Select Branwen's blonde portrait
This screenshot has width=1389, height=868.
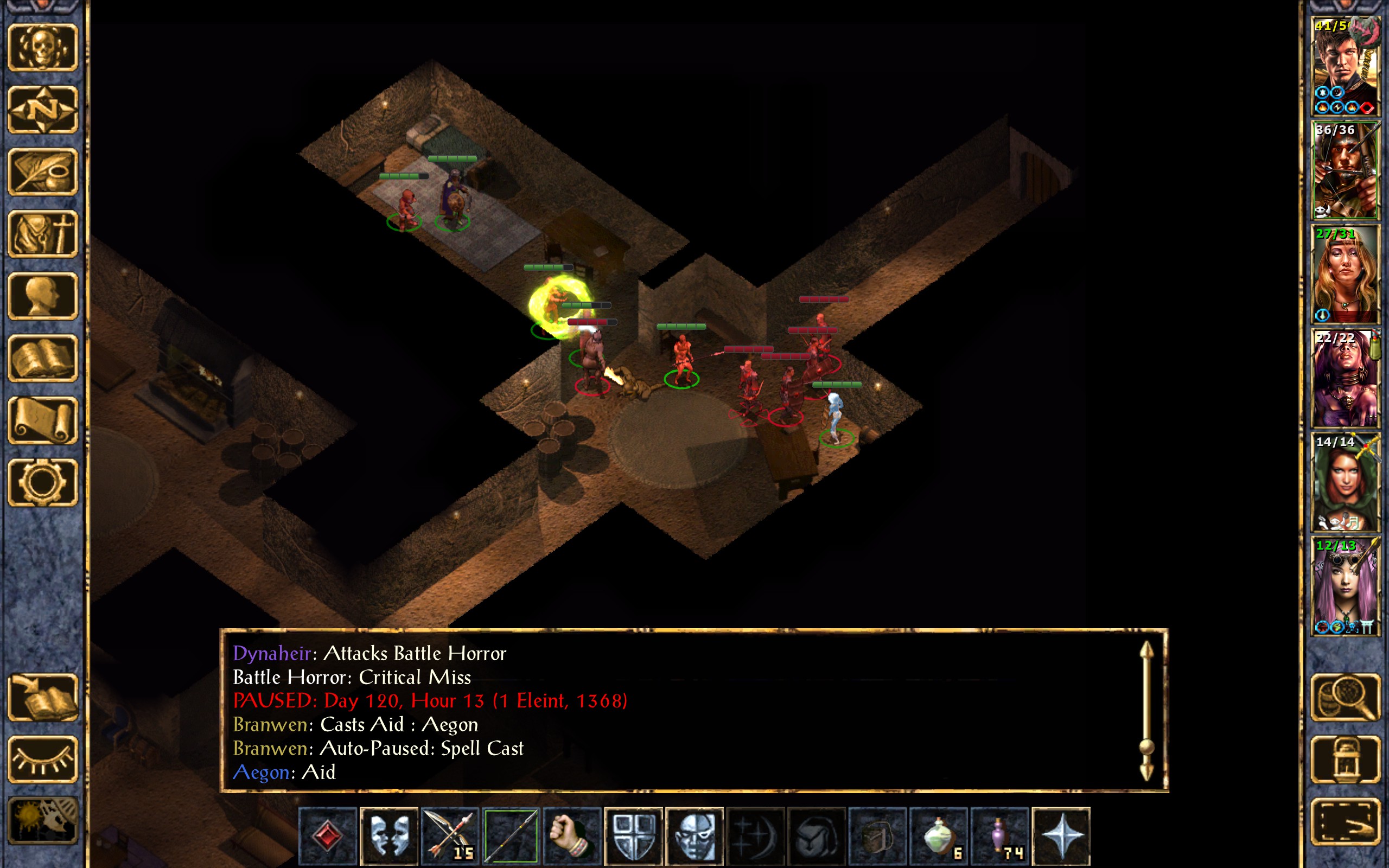point(1345,275)
